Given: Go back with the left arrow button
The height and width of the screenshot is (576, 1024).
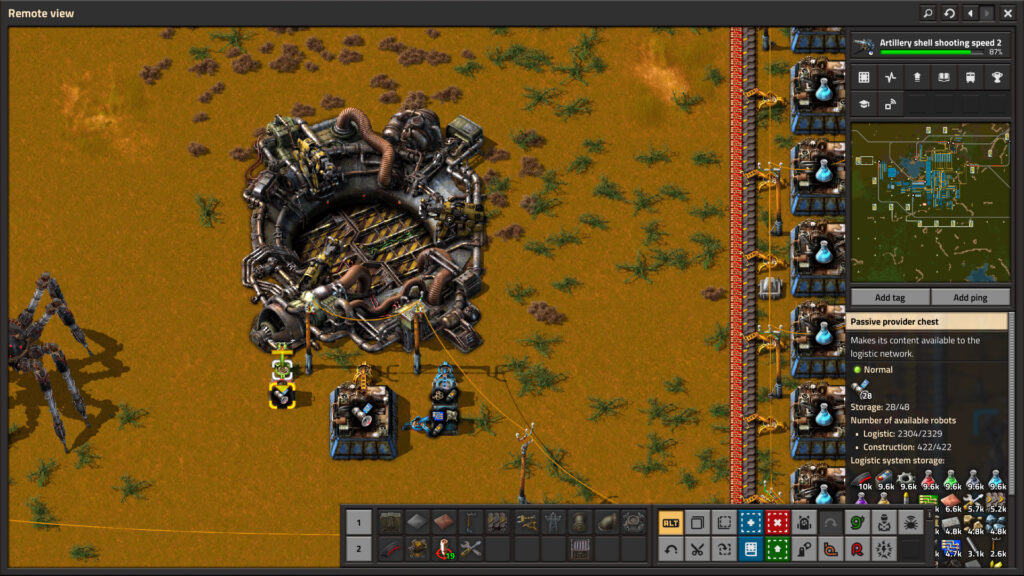Looking at the screenshot, I should click(x=969, y=13).
